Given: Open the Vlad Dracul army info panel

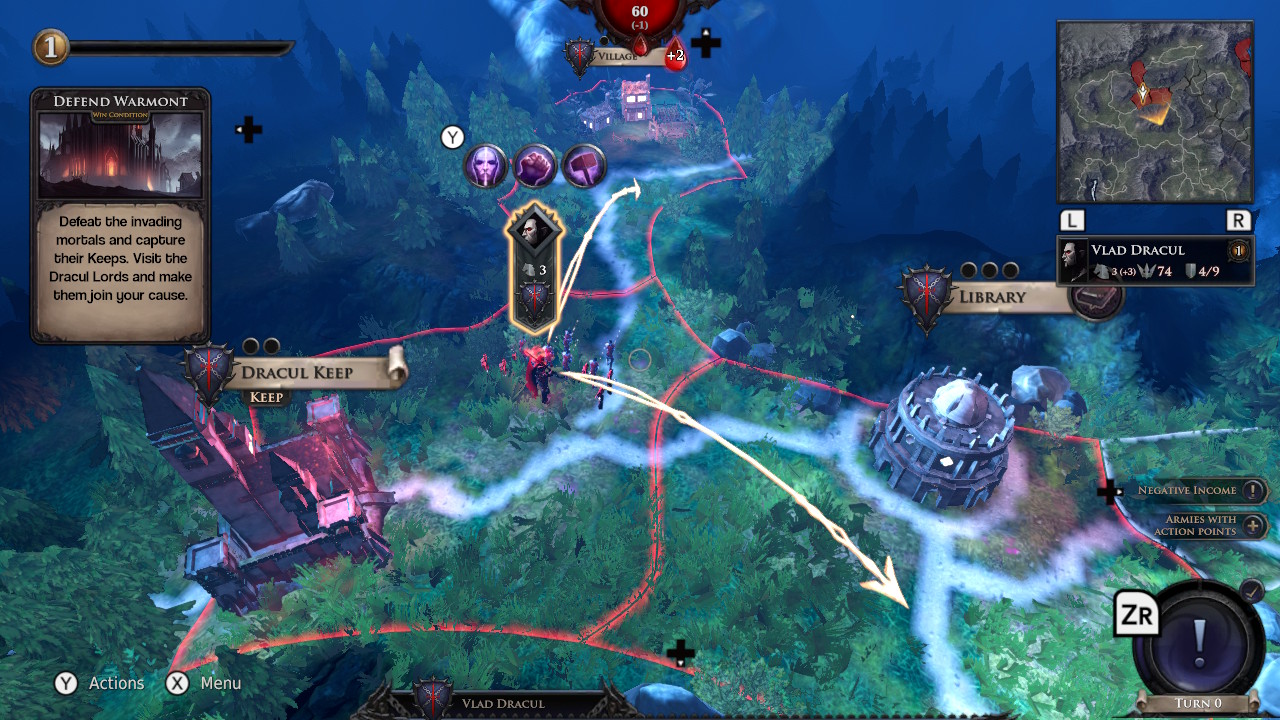Looking at the screenshot, I should [1155, 260].
